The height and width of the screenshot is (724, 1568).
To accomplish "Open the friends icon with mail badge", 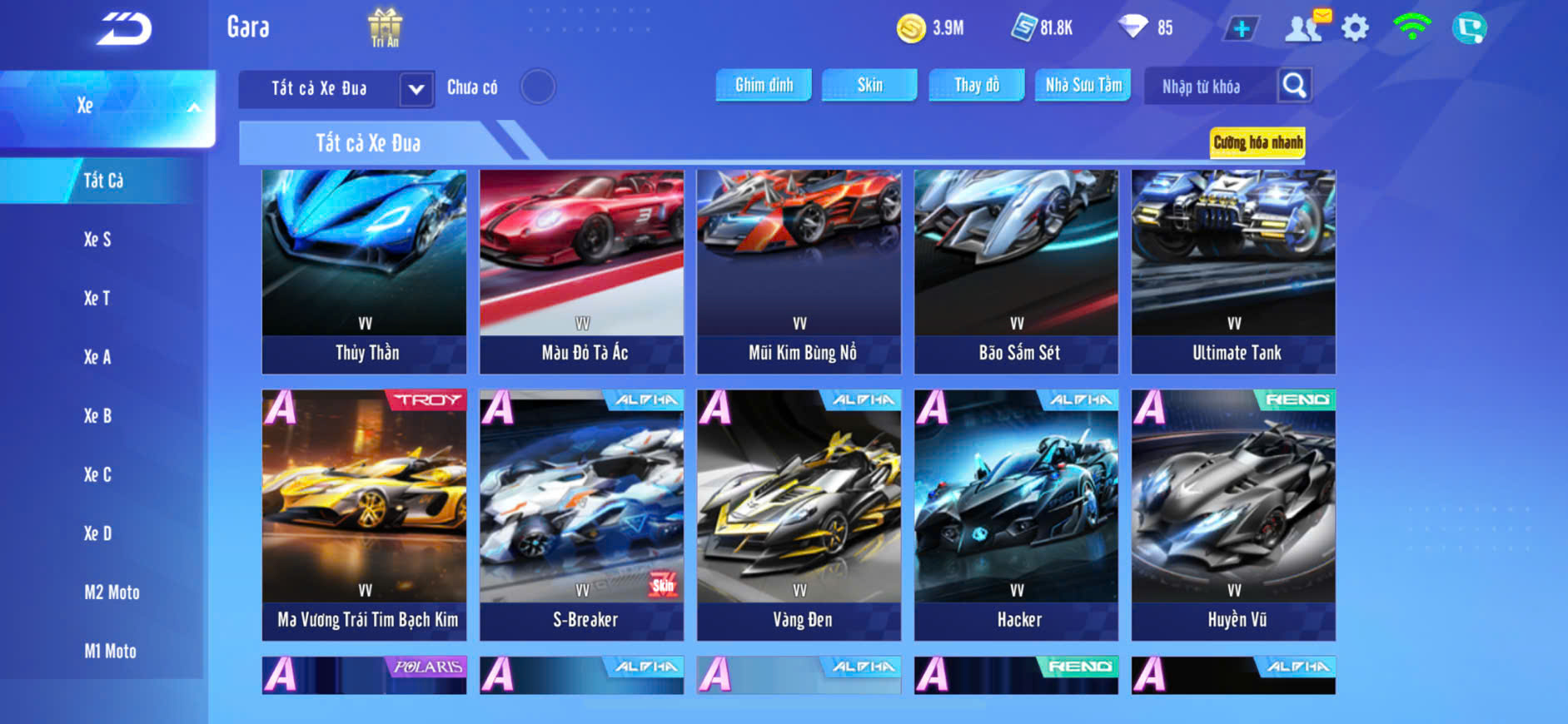I will coord(1305,27).
